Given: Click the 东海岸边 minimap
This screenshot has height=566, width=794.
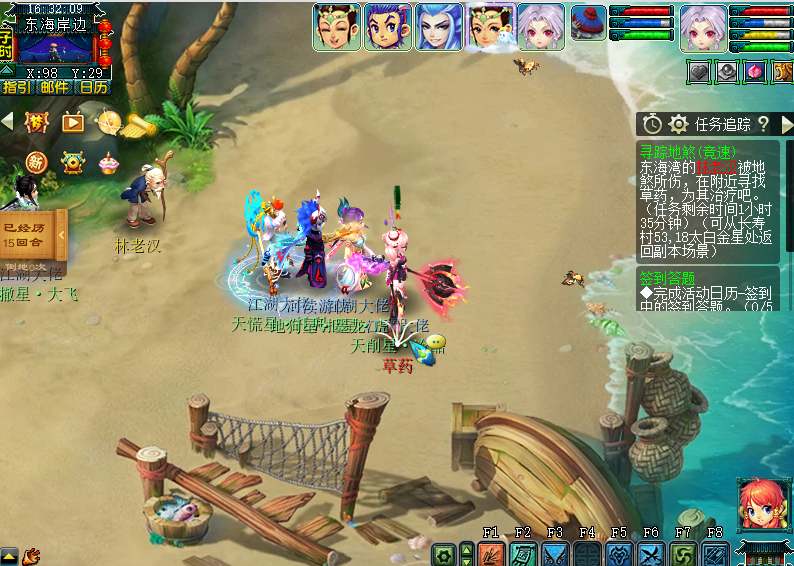Looking at the screenshot, I should coord(55,47).
